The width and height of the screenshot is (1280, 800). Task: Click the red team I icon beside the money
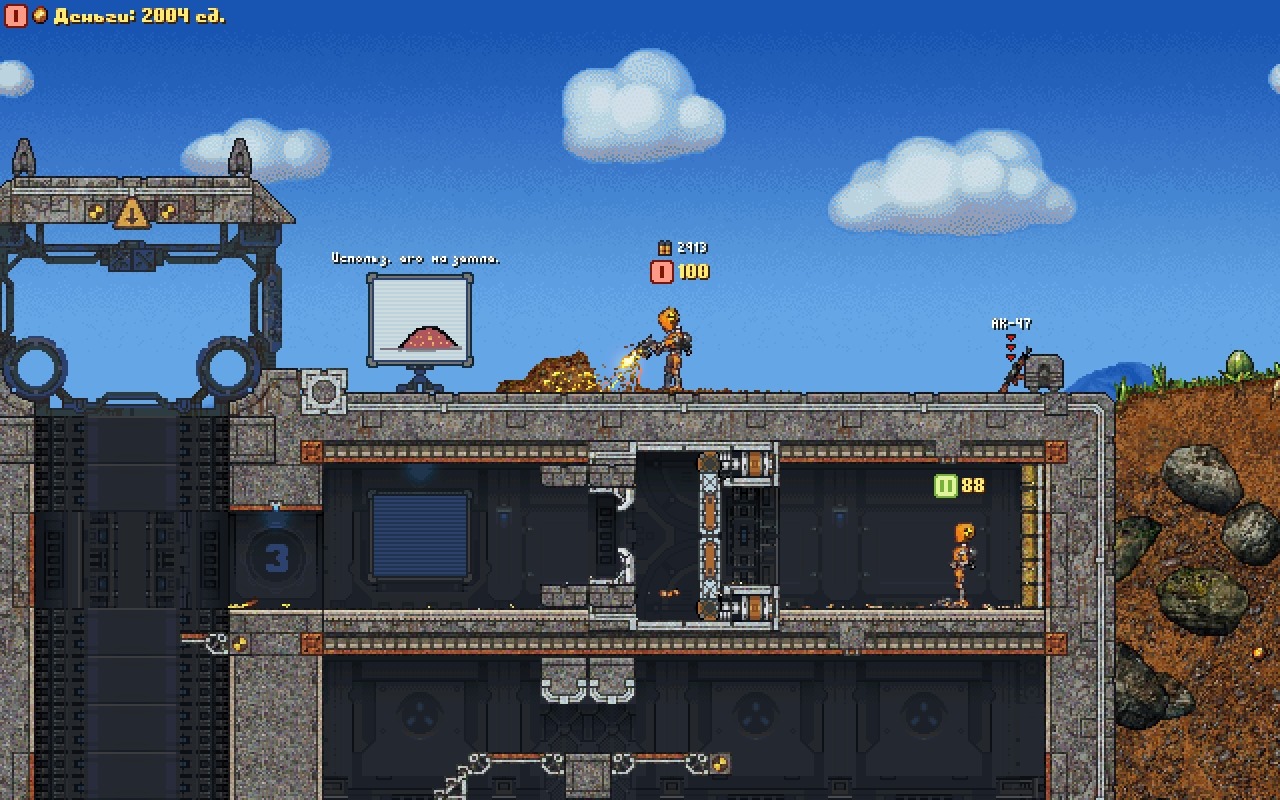[x=15, y=16]
